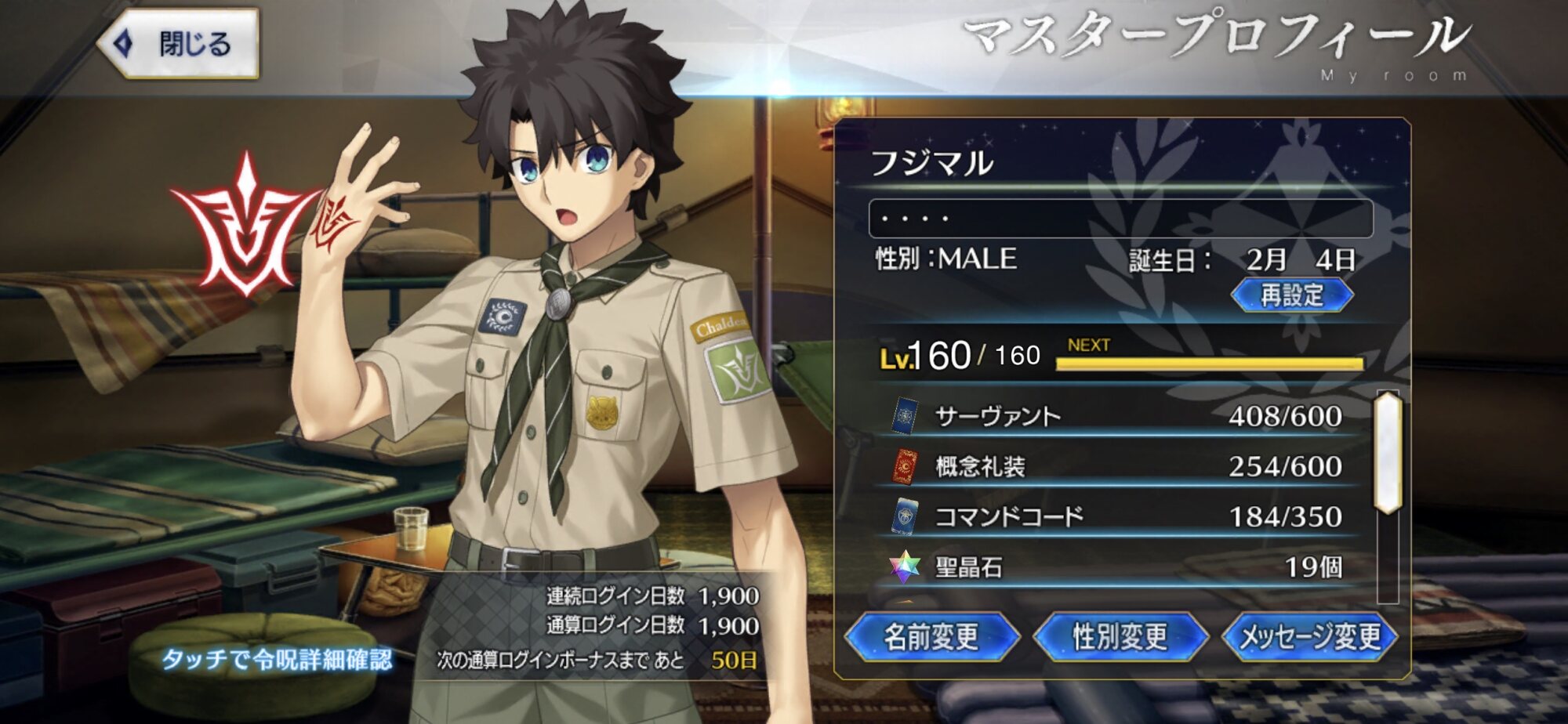This screenshot has height=724, width=1568.
Task: Choose the メッセージ変更 message change button
Action: click(1310, 636)
